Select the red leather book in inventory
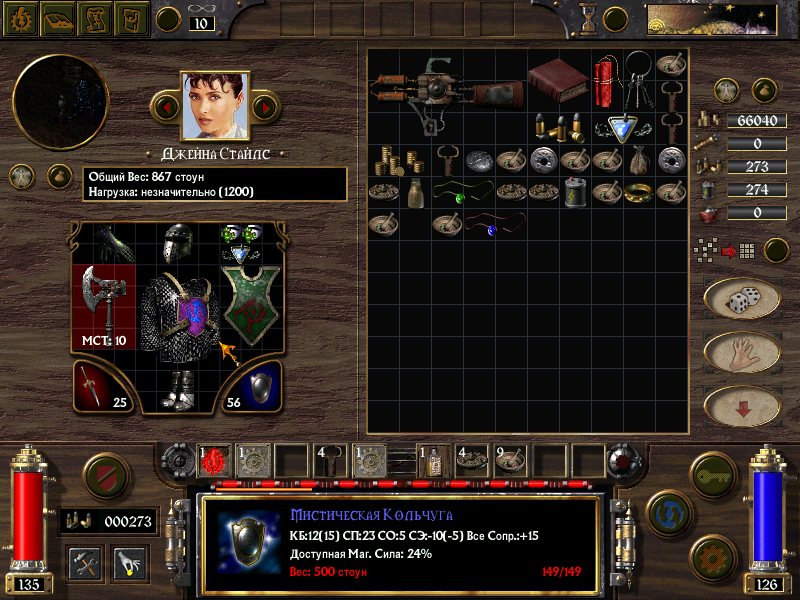The width and height of the screenshot is (800, 600). 560,80
